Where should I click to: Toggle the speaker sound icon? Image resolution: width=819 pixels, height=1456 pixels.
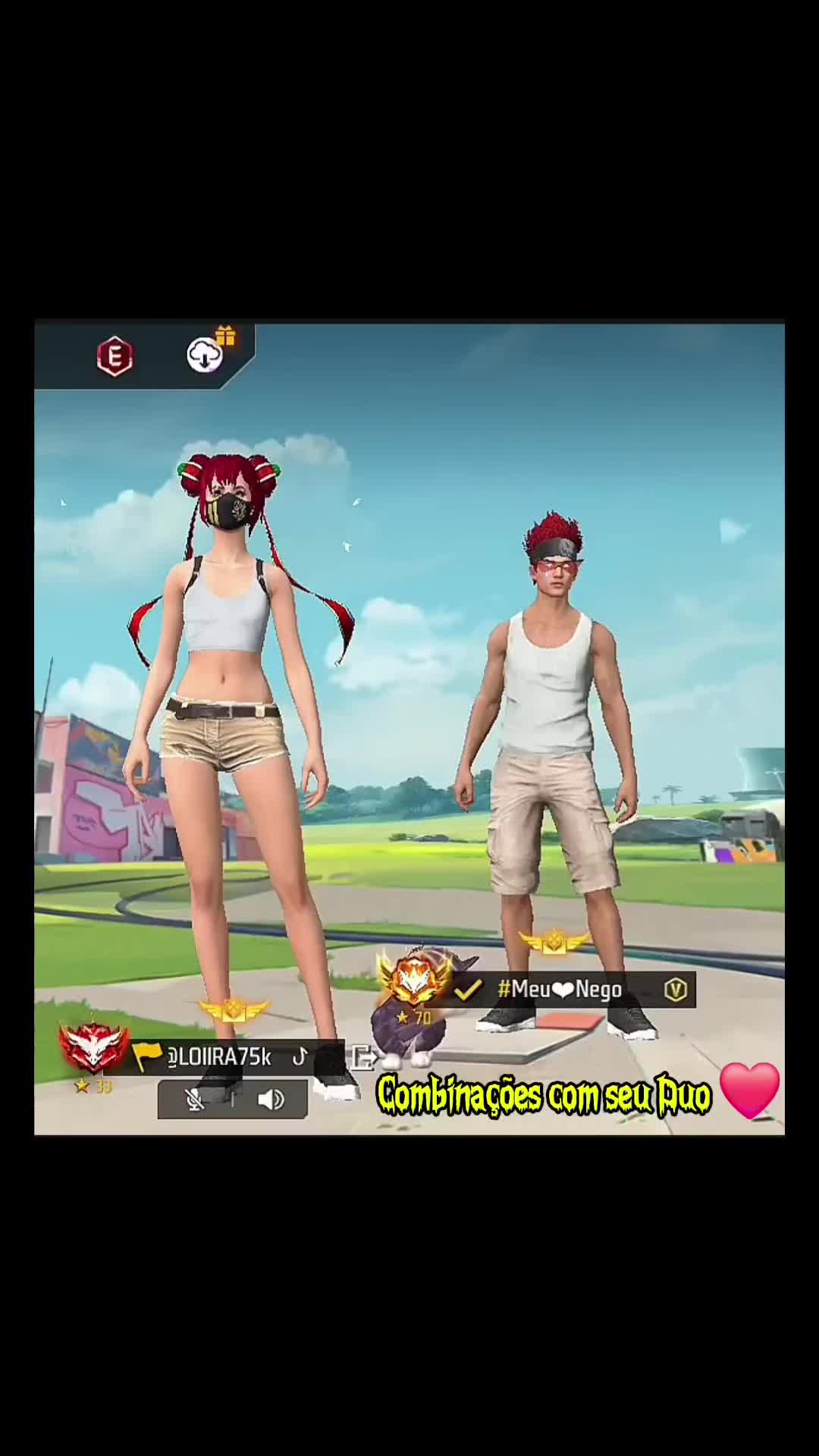tap(271, 1100)
